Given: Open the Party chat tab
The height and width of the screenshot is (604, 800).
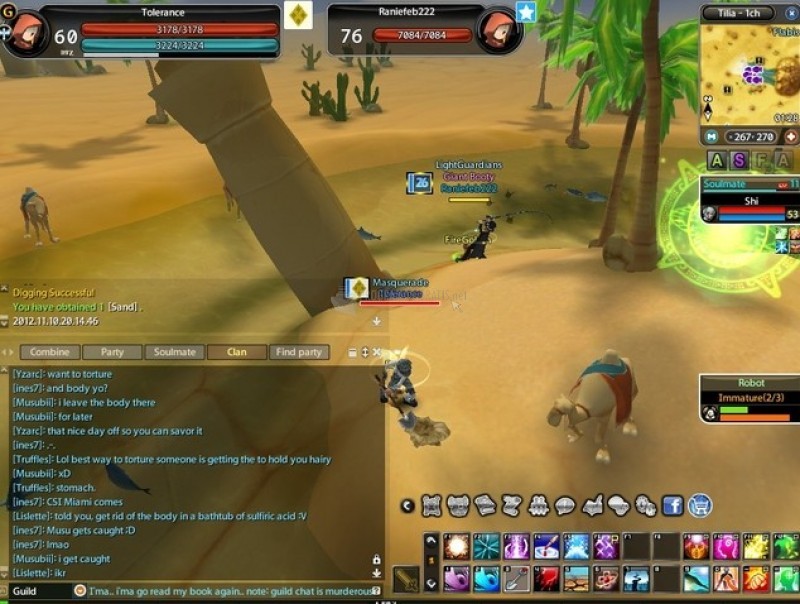Looking at the screenshot, I should click(112, 352).
